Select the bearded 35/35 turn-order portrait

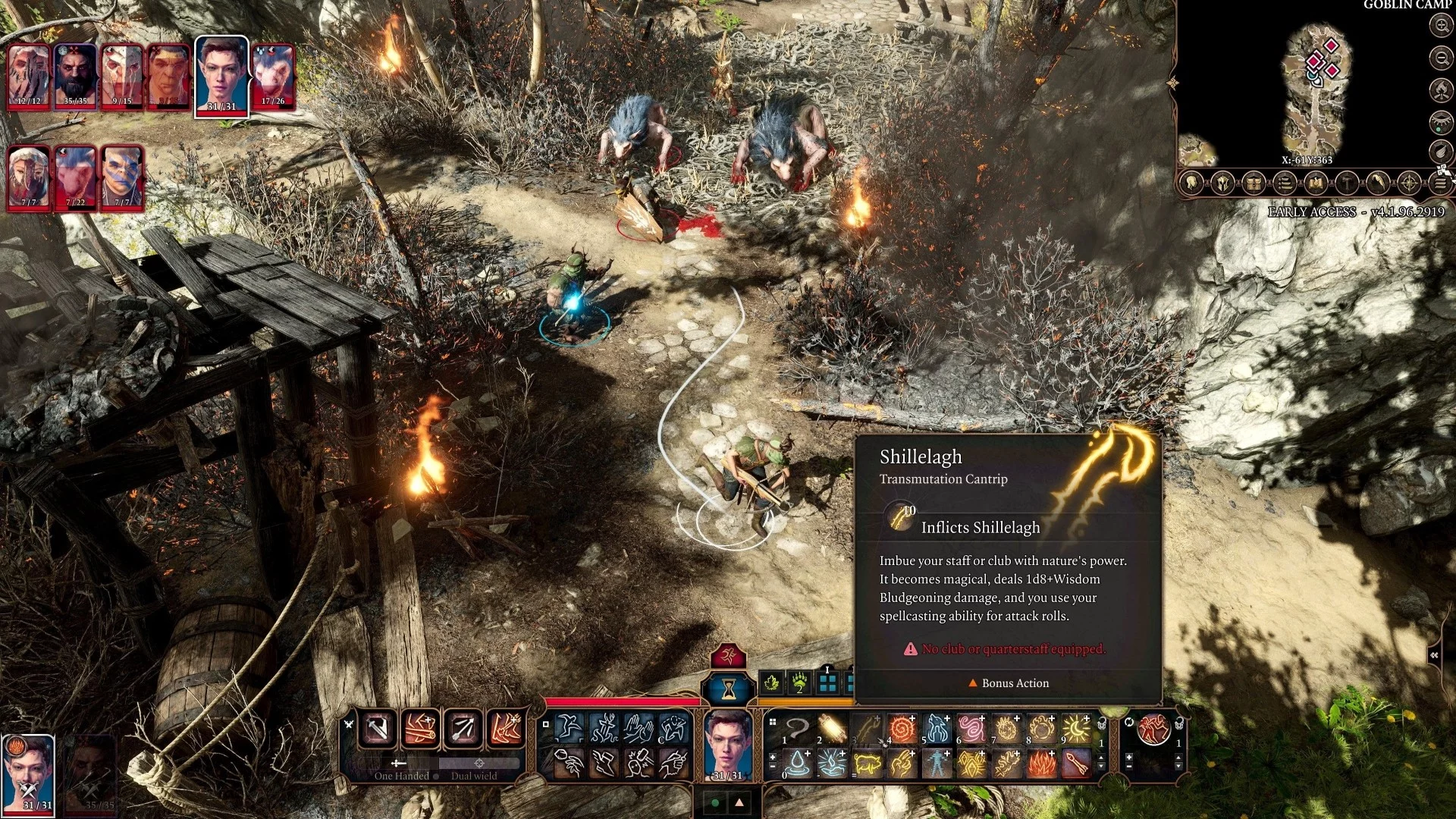click(x=76, y=76)
